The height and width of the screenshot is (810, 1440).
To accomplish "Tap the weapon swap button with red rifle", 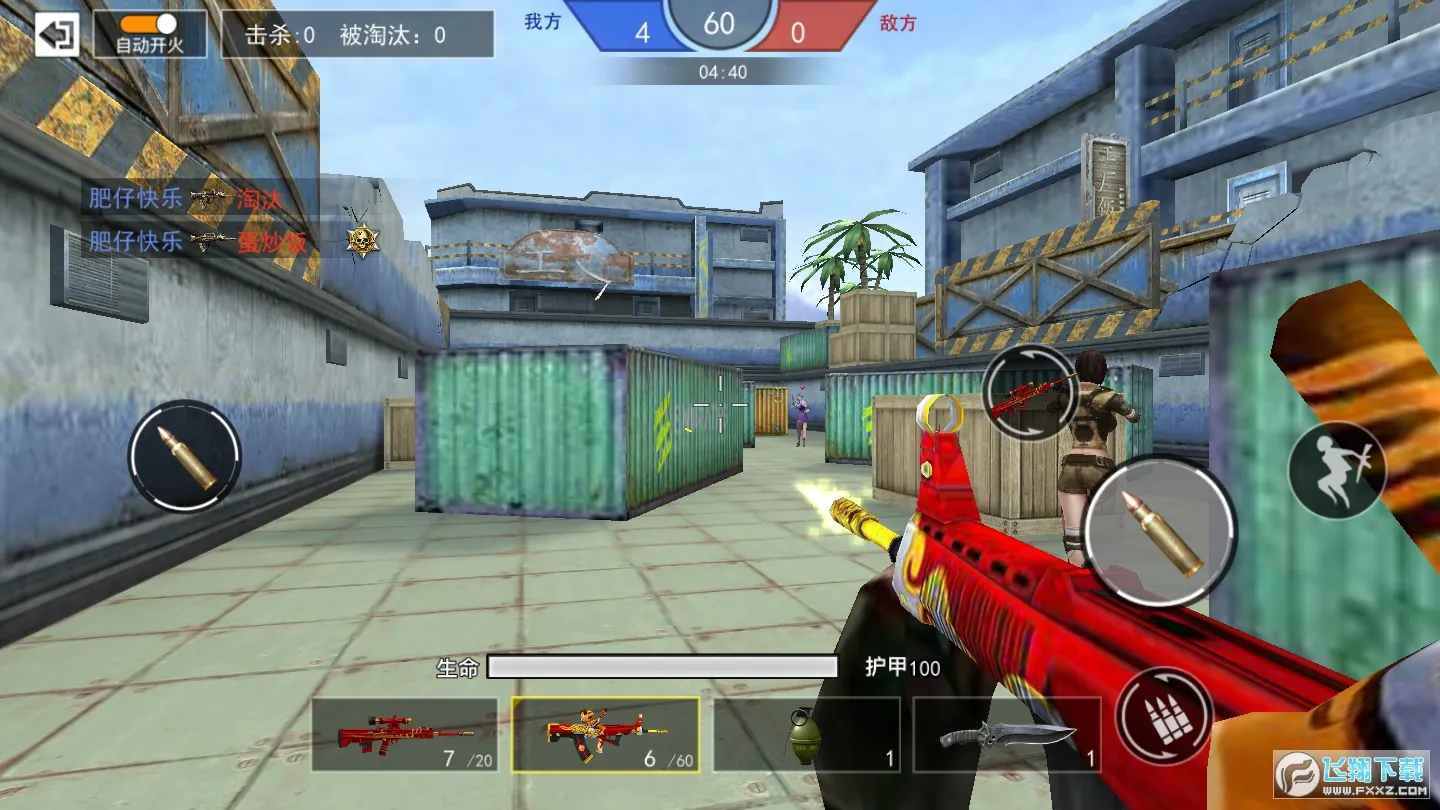I will pyautogui.click(x=1029, y=392).
